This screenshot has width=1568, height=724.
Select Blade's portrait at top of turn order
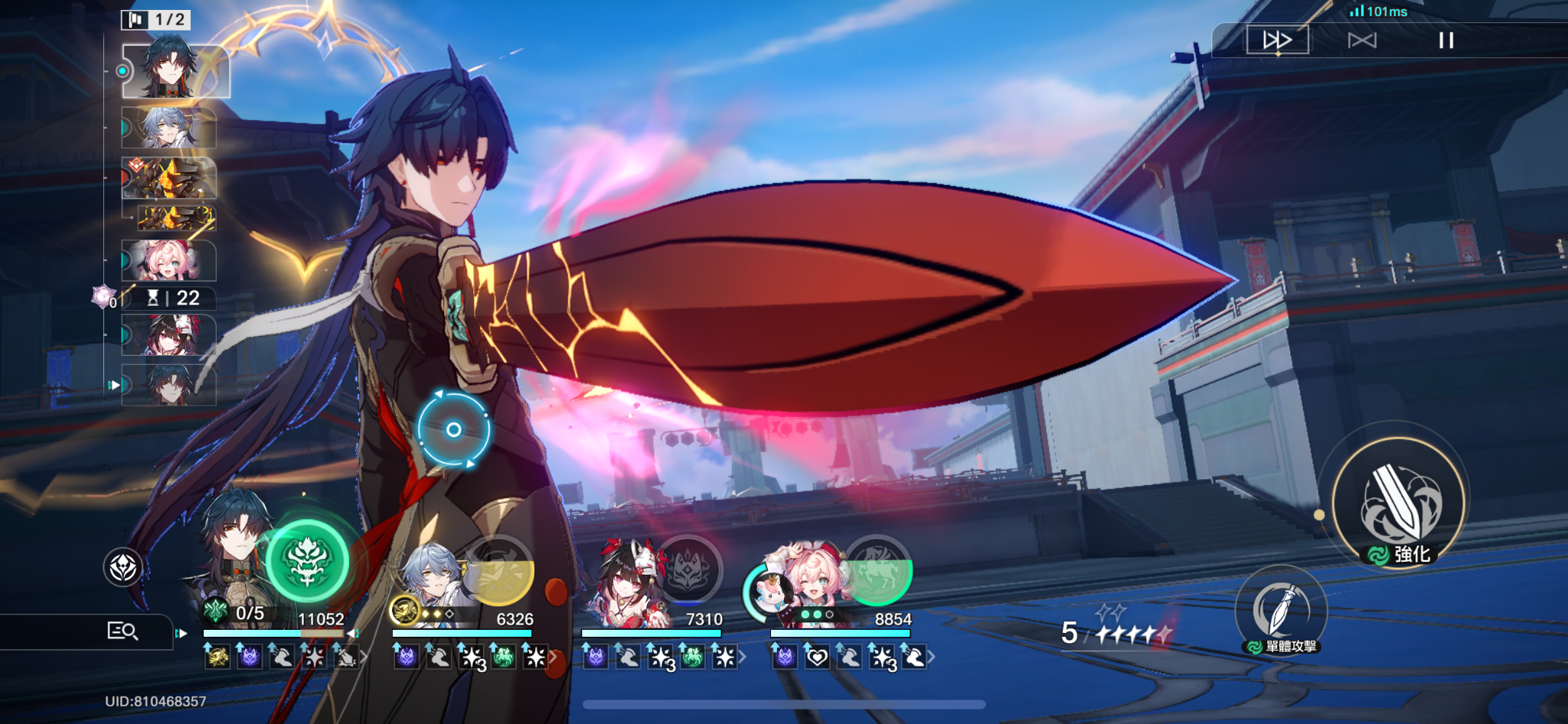175,71
